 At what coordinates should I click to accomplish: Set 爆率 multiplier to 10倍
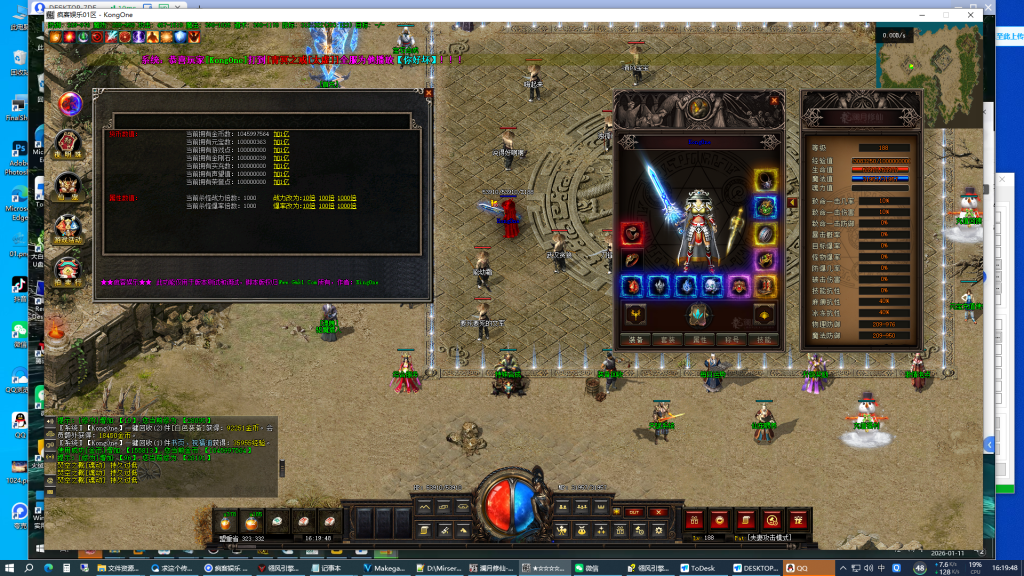tap(309, 206)
